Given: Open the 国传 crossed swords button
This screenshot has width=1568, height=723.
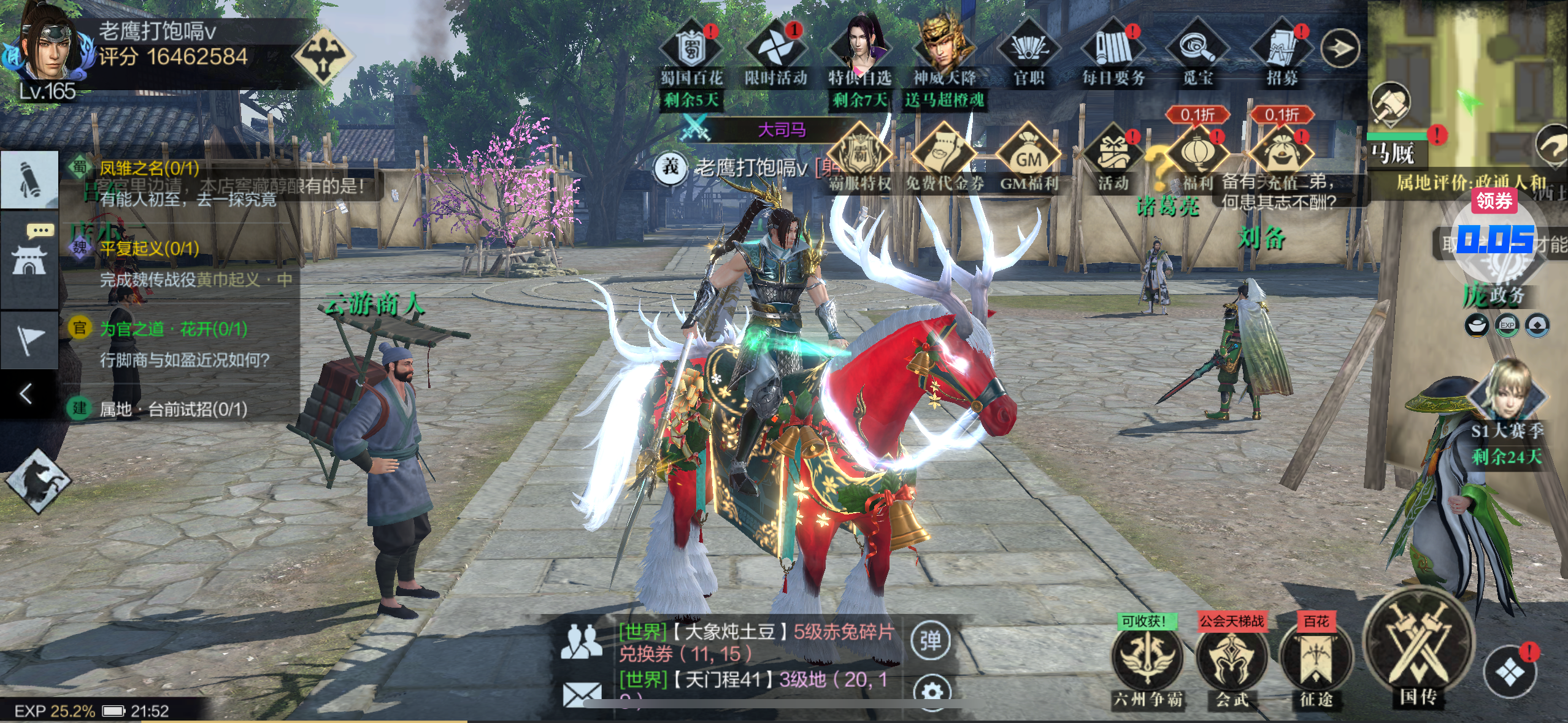Looking at the screenshot, I should click(x=1418, y=651).
